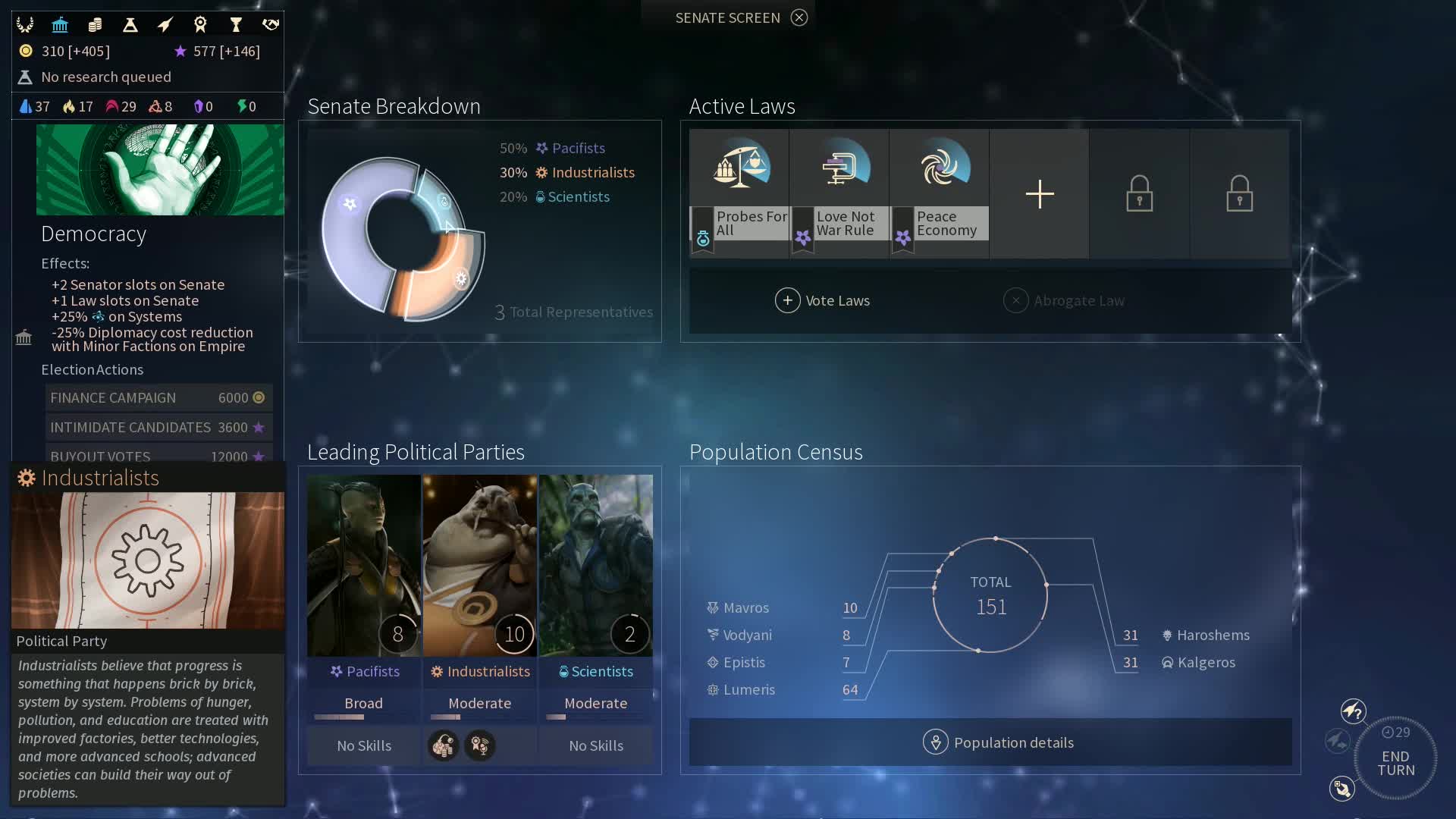This screenshot has height=819, width=1456.
Task: Switch to the Senate tab building icon
Action: pos(60,24)
